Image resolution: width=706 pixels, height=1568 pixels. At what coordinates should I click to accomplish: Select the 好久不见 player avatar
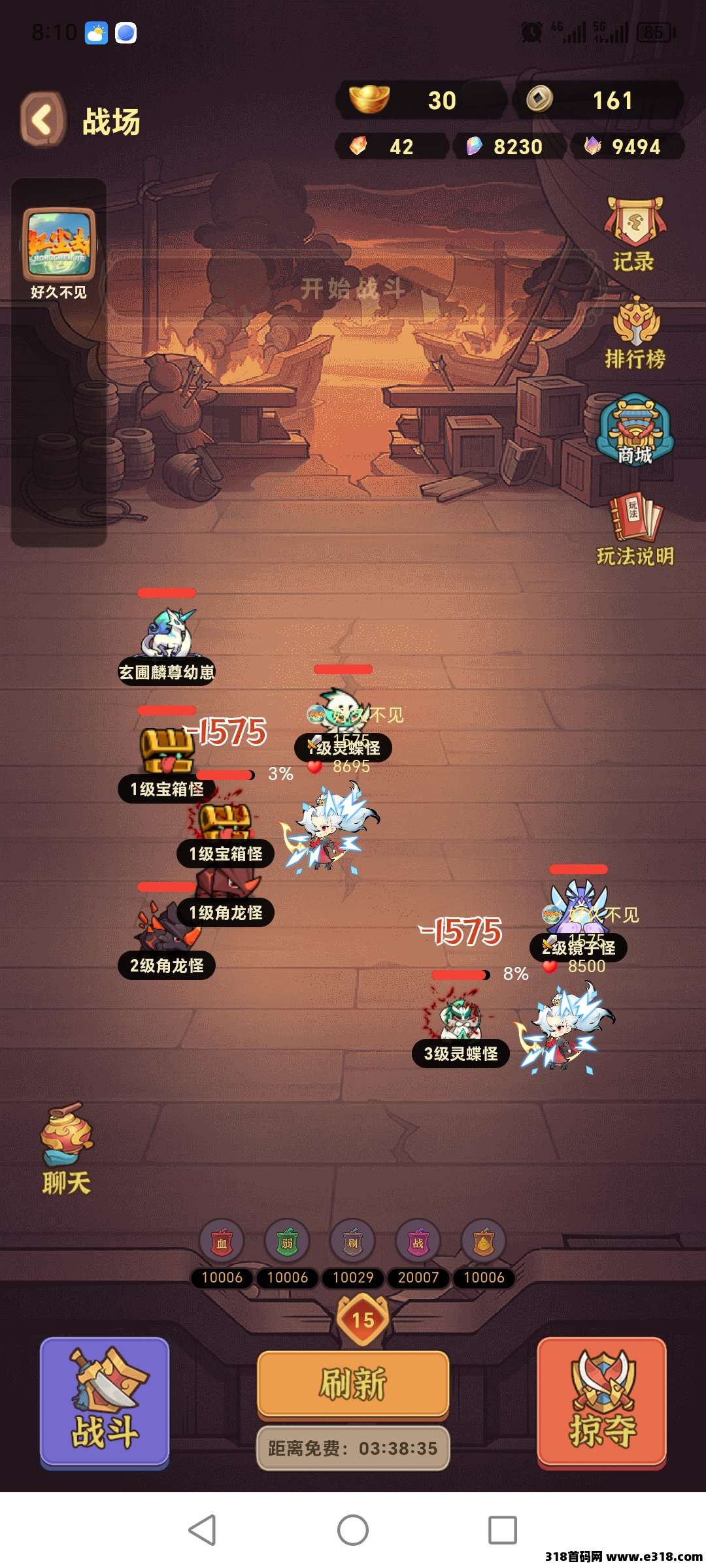coord(59,244)
